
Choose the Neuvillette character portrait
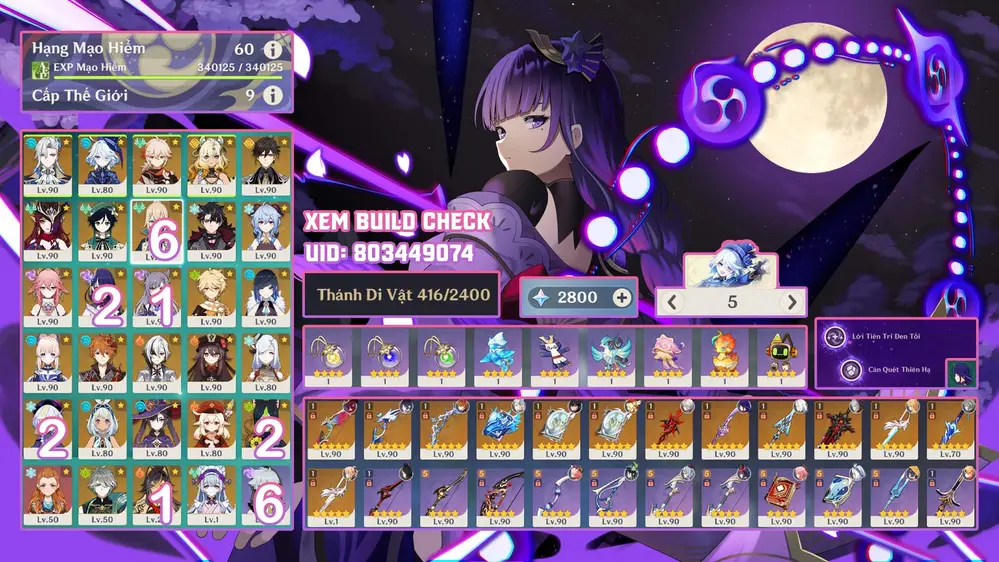coord(48,164)
